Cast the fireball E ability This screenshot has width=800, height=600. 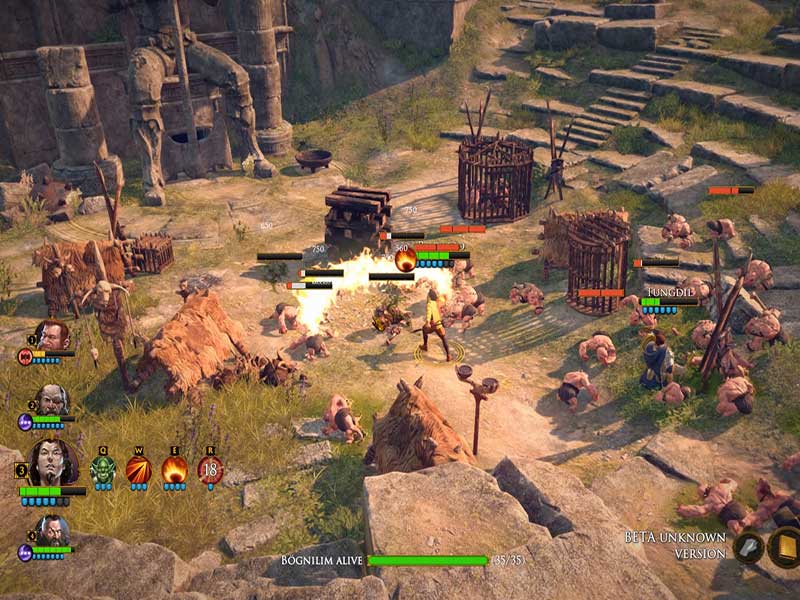174,469
